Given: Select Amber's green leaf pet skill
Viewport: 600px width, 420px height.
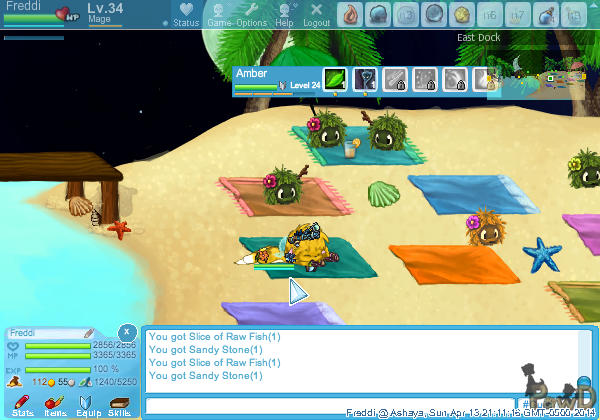Looking at the screenshot, I should (335, 80).
